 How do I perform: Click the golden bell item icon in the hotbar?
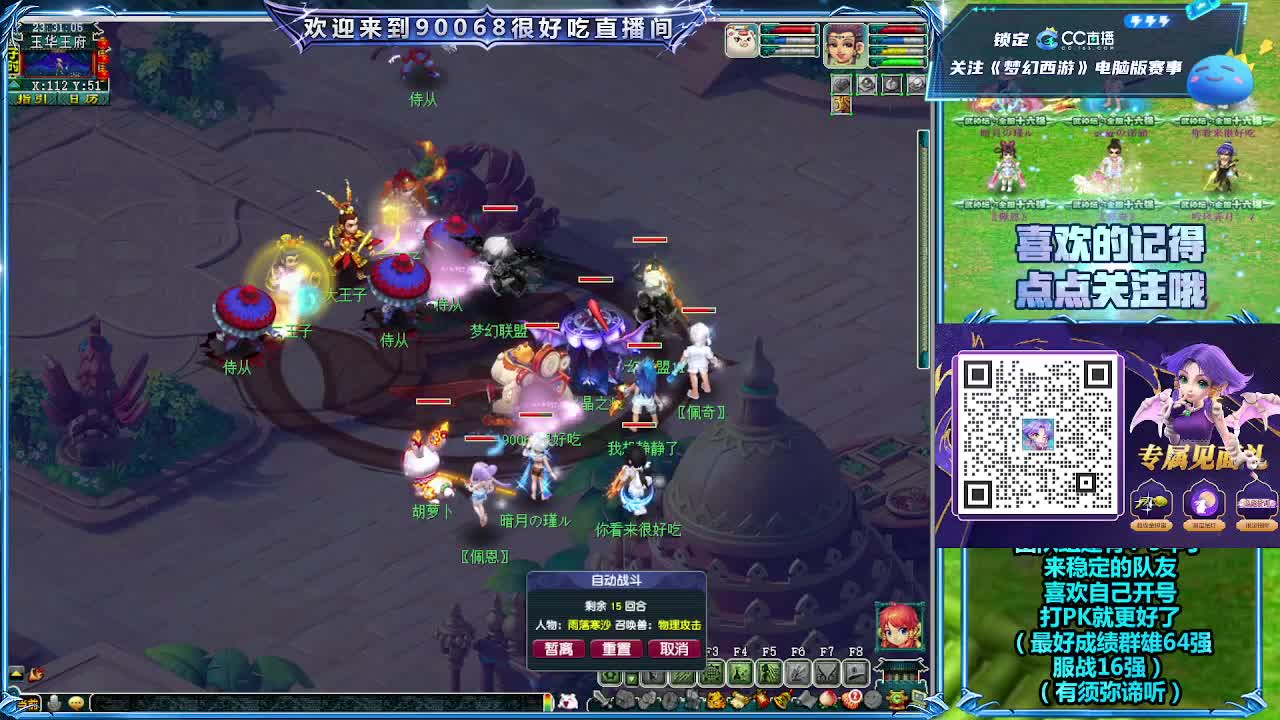click(x=782, y=700)
